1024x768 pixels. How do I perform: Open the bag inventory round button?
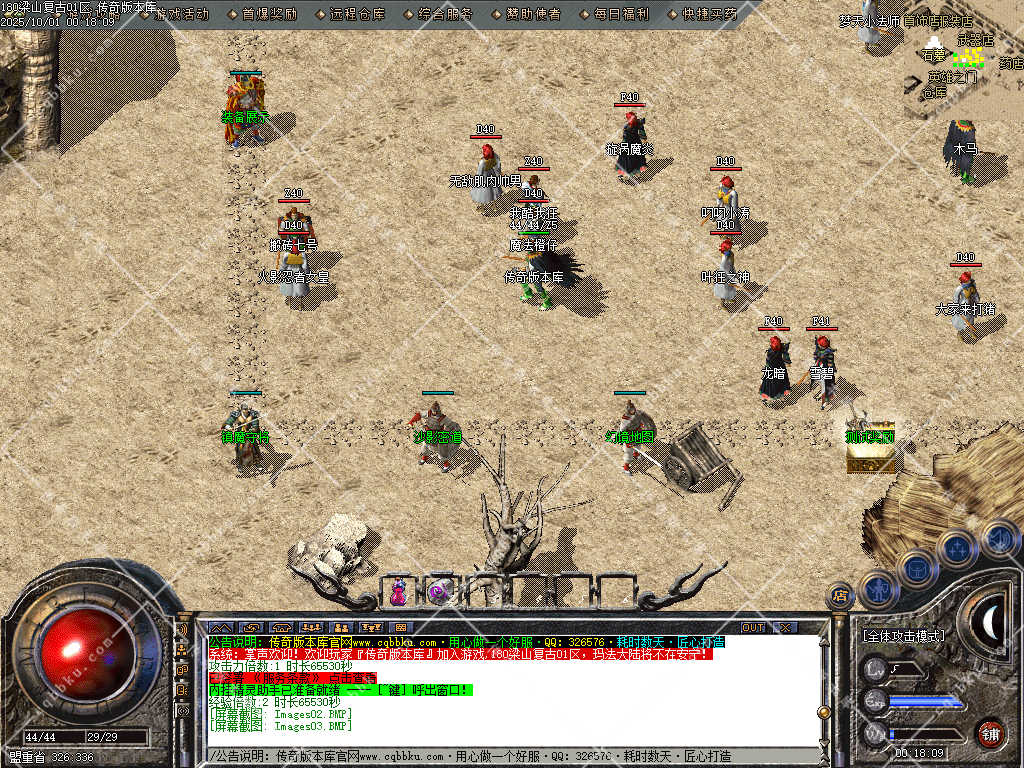[x=918, y=568]
